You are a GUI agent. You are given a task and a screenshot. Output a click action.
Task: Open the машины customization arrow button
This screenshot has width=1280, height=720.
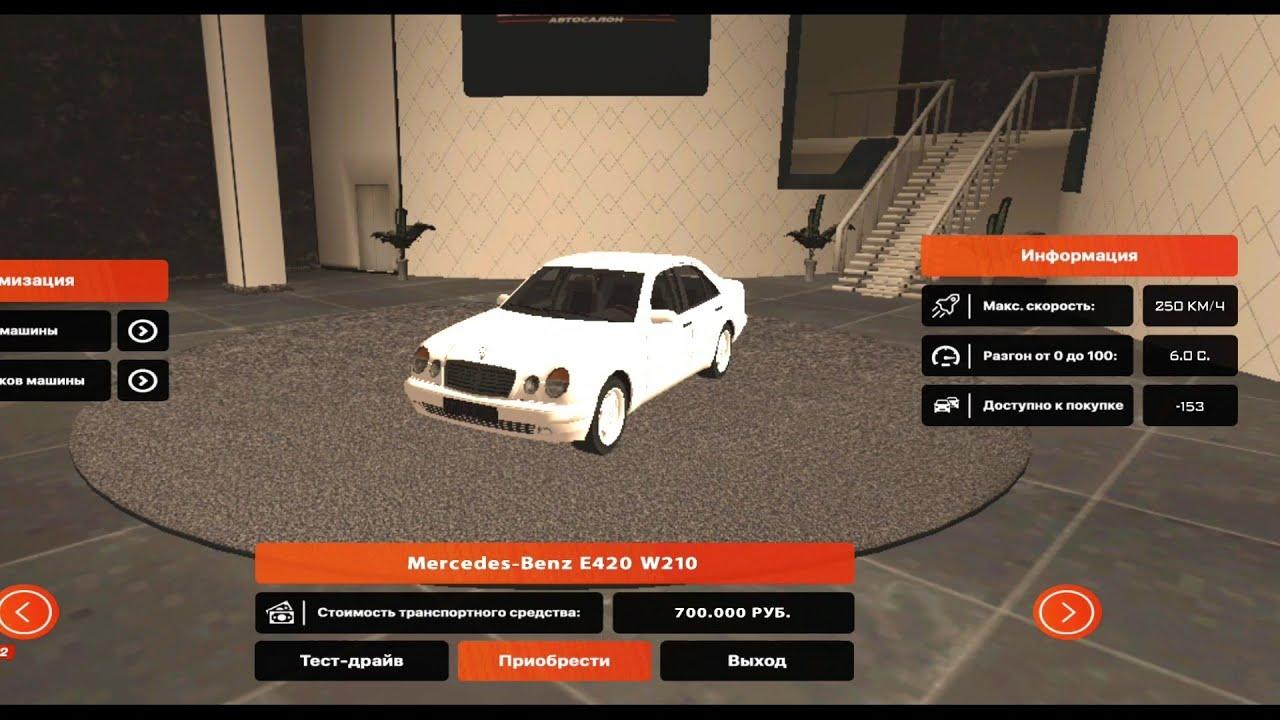click(x=143, y=331)
